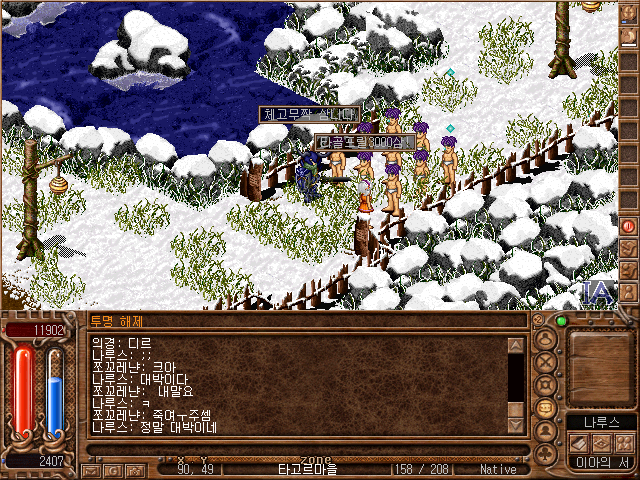Click the dark silhouette round button

[x=546, y=432]
